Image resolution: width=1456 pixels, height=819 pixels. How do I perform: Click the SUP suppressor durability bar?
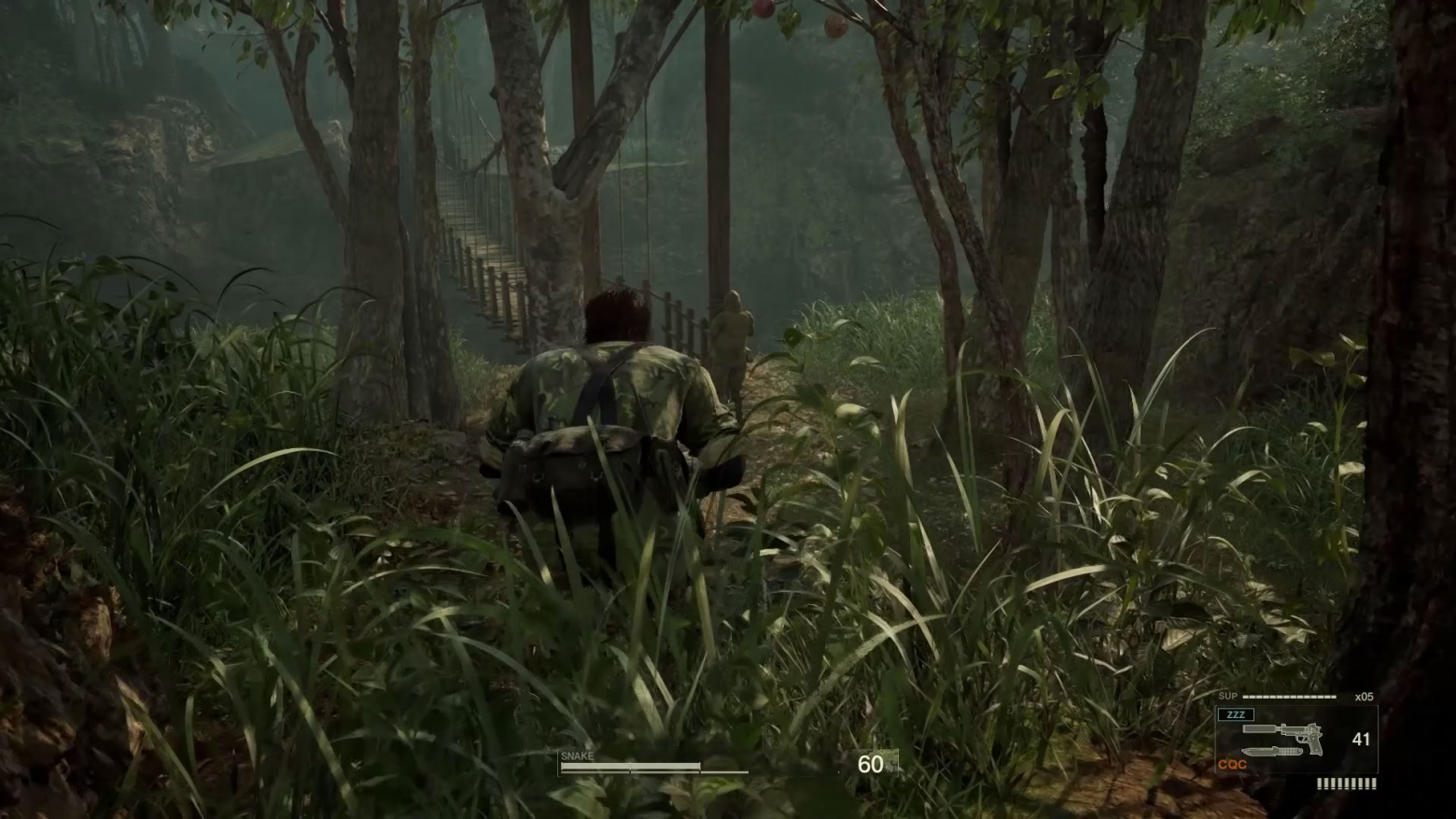pyautogui.click(x=1290, y=697)
